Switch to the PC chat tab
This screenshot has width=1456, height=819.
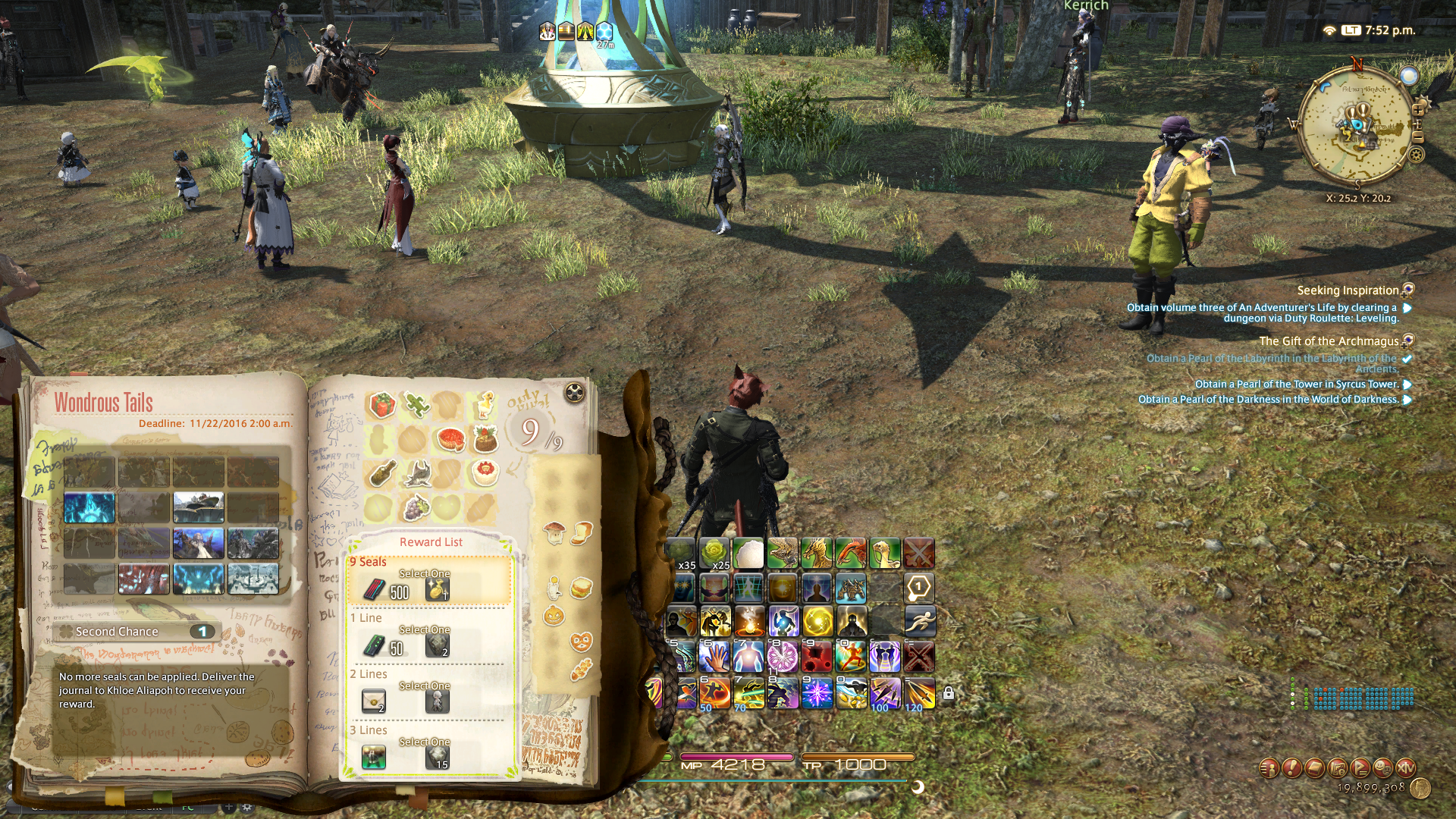coord(187,808)
